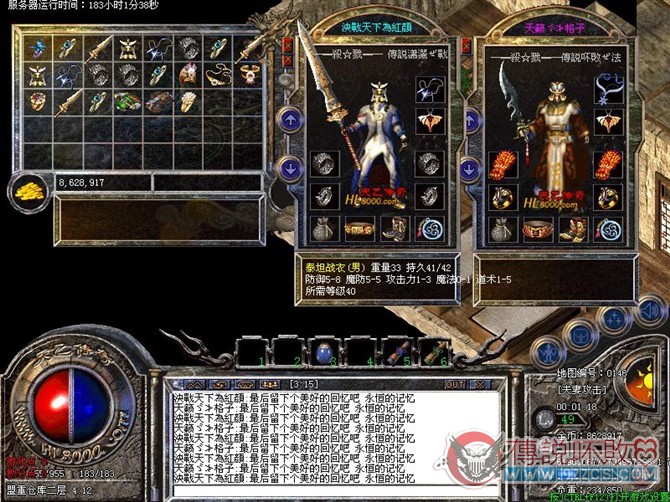The width and height of the screenshot is (670, 502).
Task: Click the chat text input line
Action: [330, 492]
